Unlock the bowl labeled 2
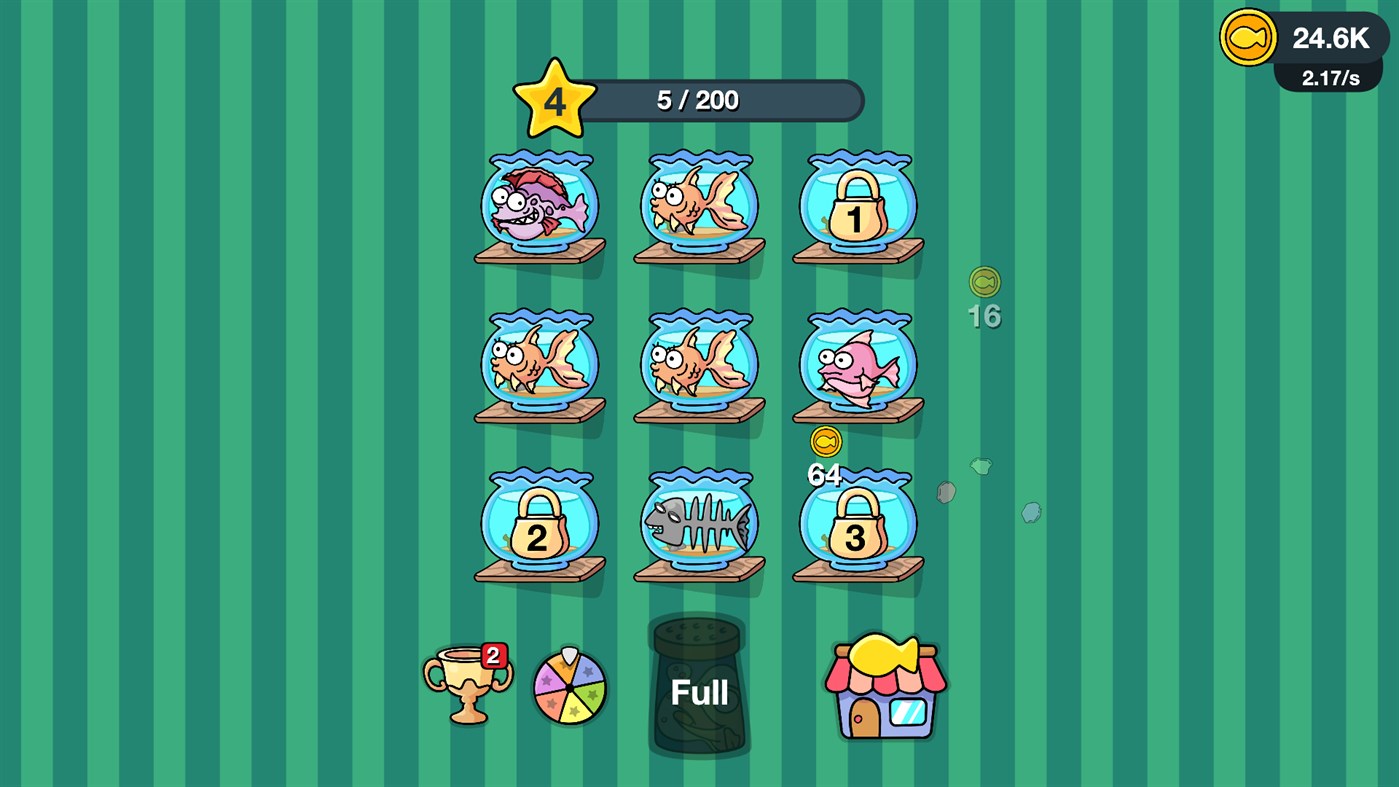The height and width of the screenshot is (787, 1399). click(x=538, y=523)
